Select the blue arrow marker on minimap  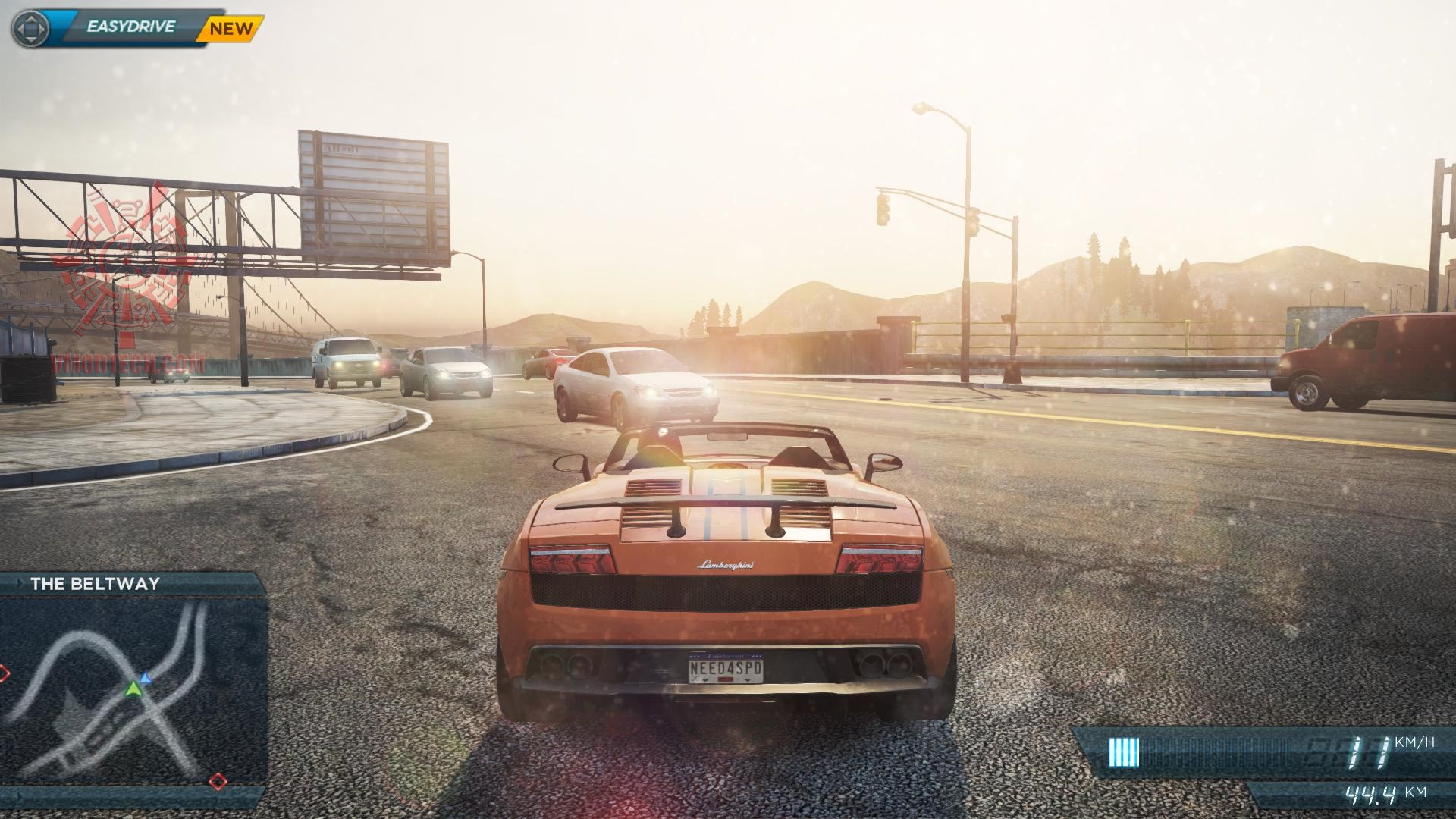146,676
